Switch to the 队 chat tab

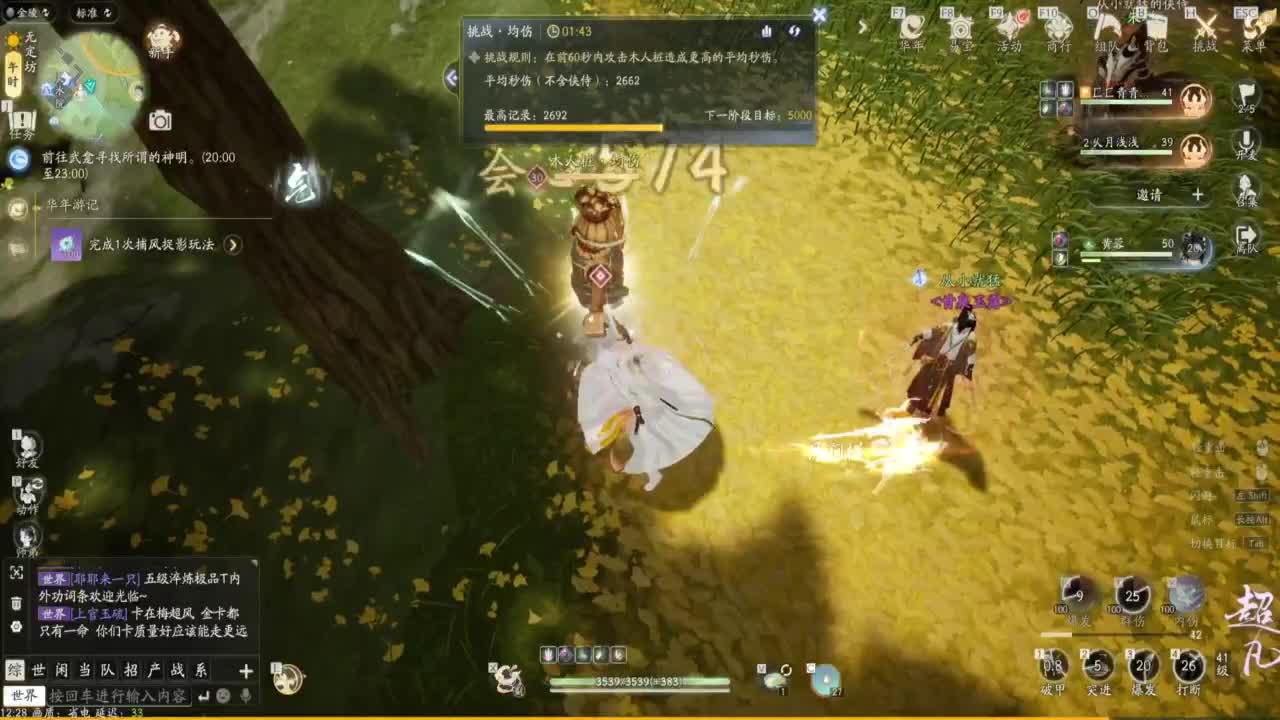click(110, 669)
